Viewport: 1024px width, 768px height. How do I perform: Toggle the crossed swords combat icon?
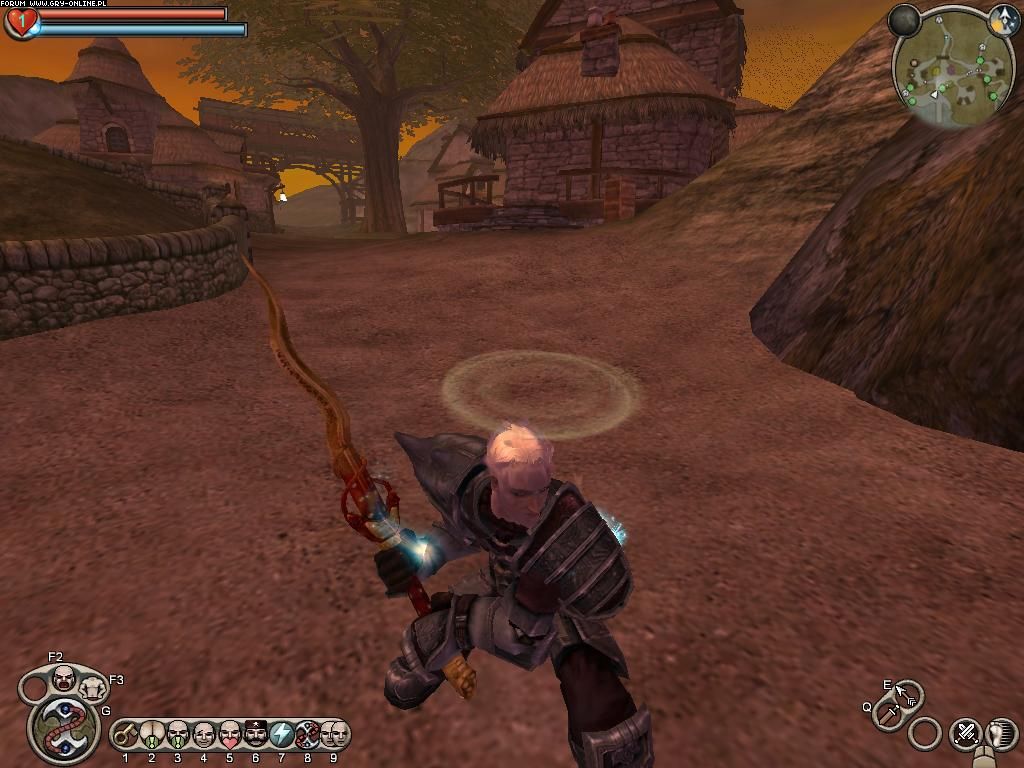pyautogui.click(x=966, y=734)
